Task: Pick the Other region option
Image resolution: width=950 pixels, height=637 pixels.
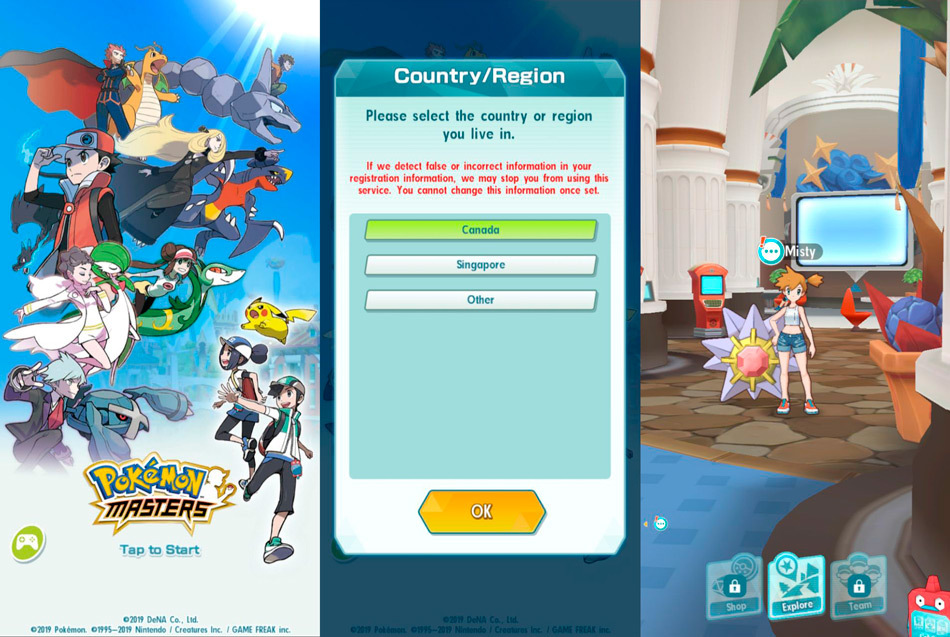Action: [x=480, y=300]
